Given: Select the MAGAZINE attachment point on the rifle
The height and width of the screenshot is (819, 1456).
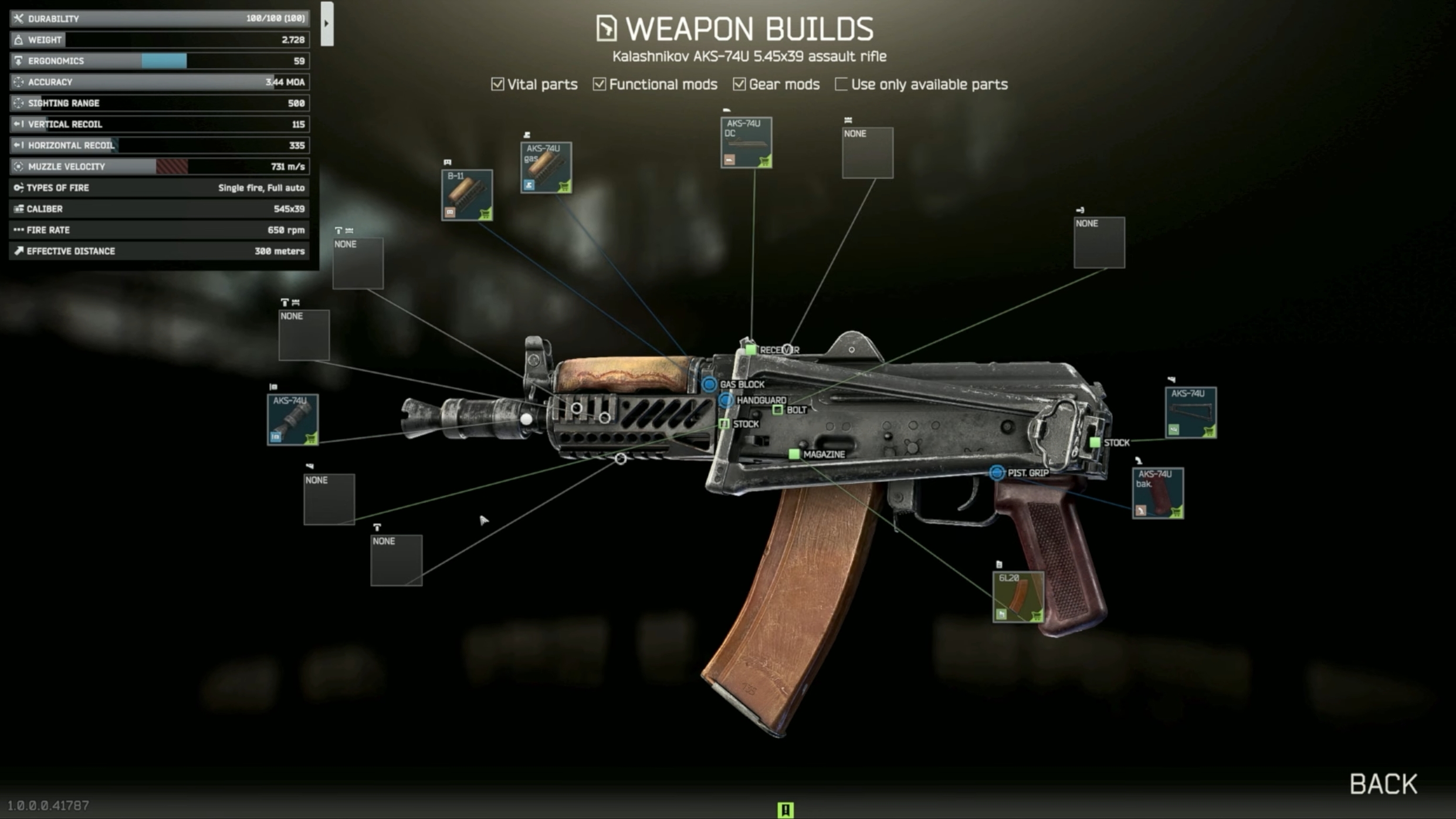Looking at the screenshot, I should tap(795, 454).
